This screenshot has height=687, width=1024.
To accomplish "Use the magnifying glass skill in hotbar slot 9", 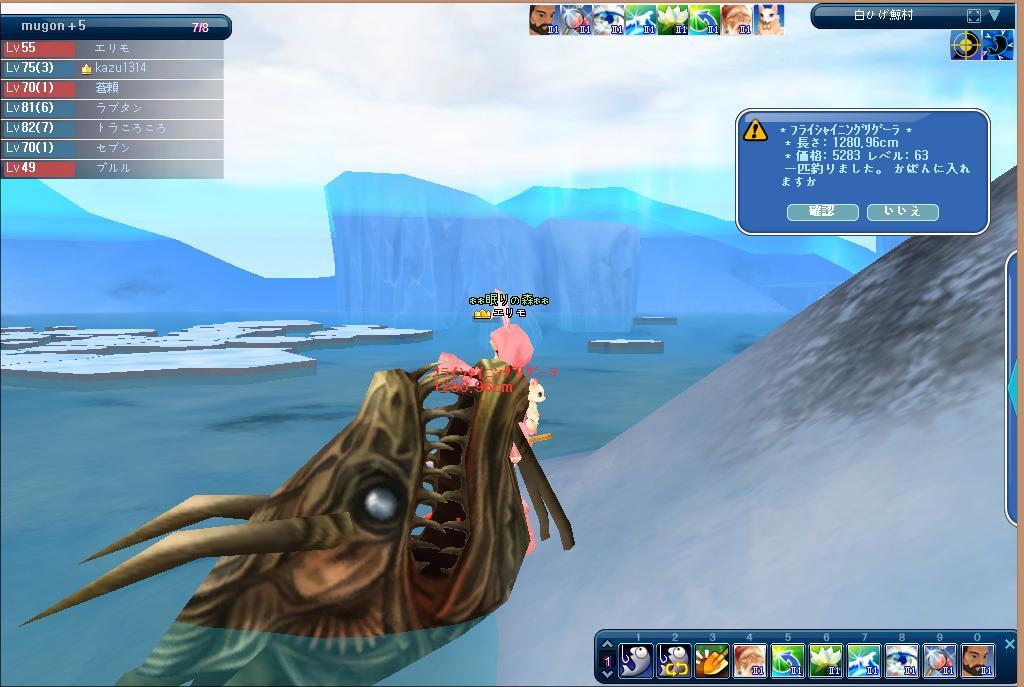I will click(940, 661).
